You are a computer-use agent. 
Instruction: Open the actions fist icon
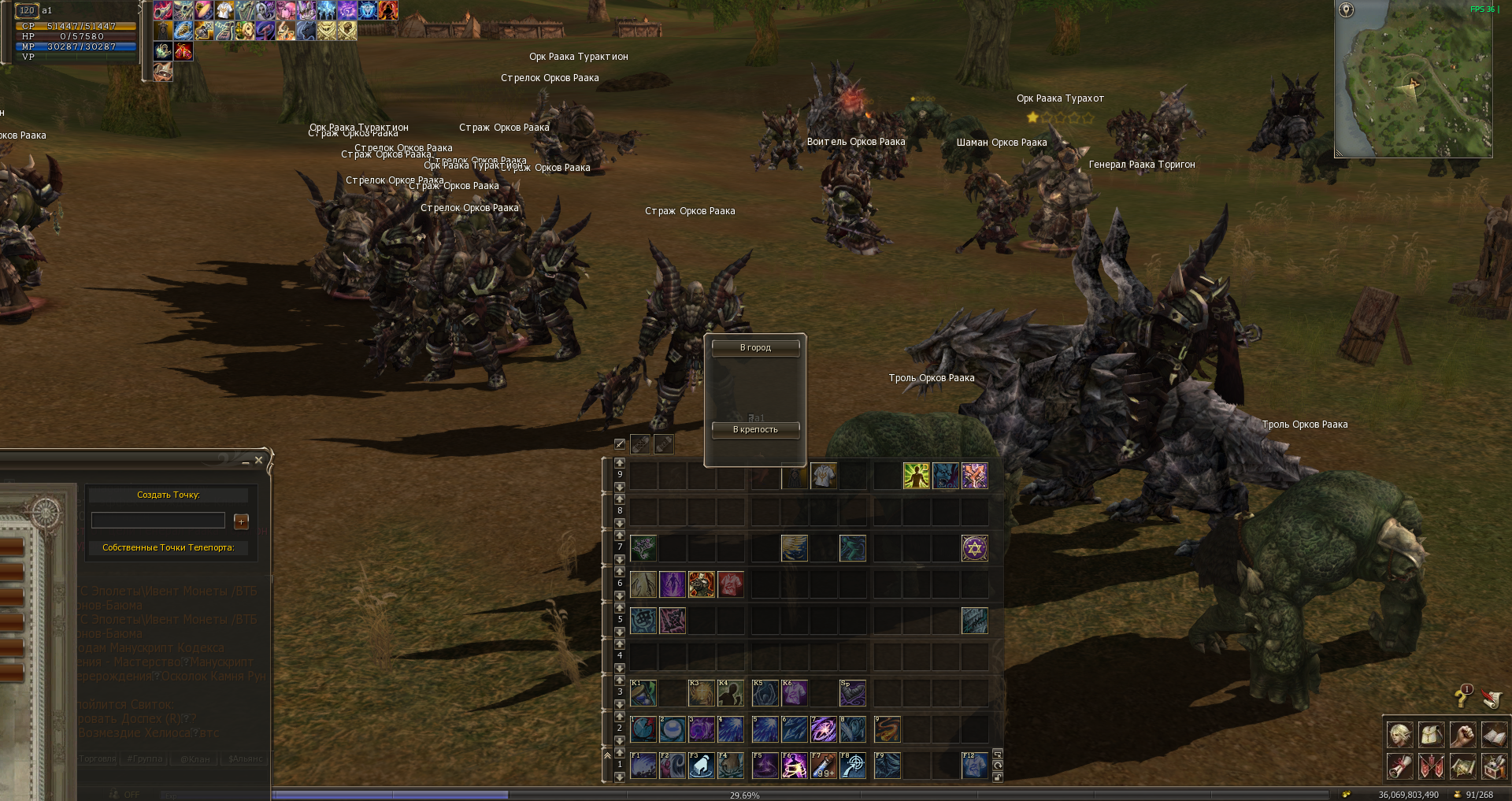pos(1462,735)
